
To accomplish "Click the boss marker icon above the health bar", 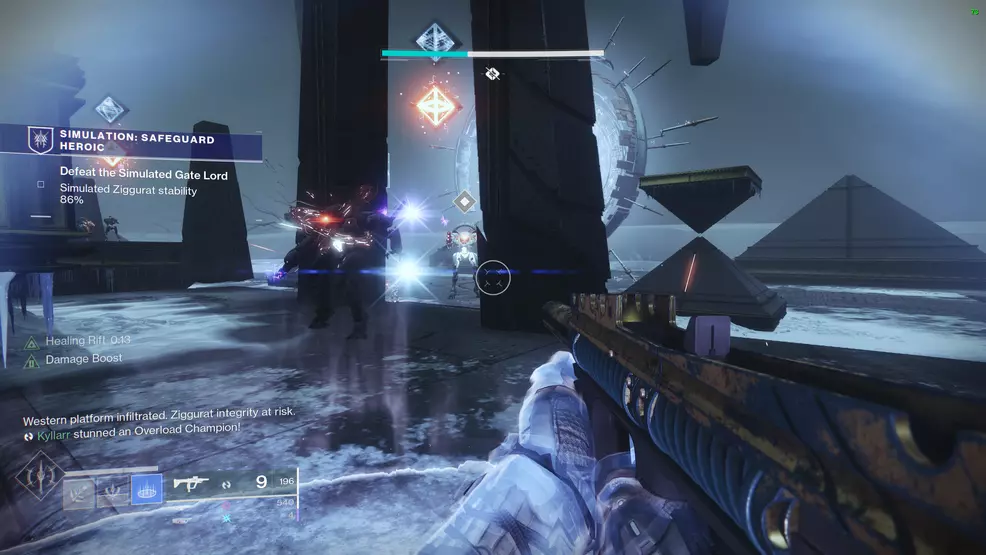I will [436, 38].
